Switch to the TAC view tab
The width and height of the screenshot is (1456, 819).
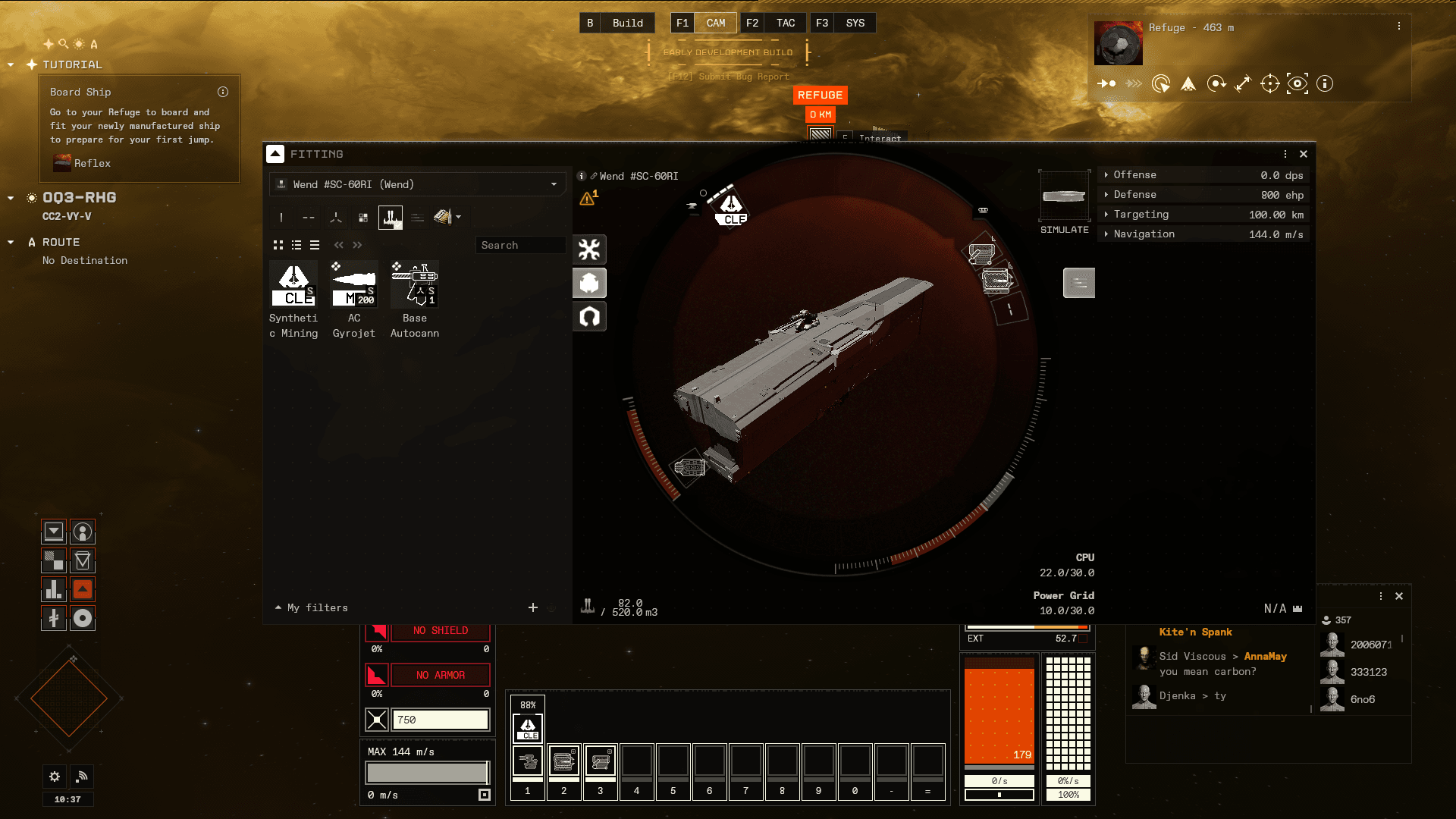click(785, 23)
